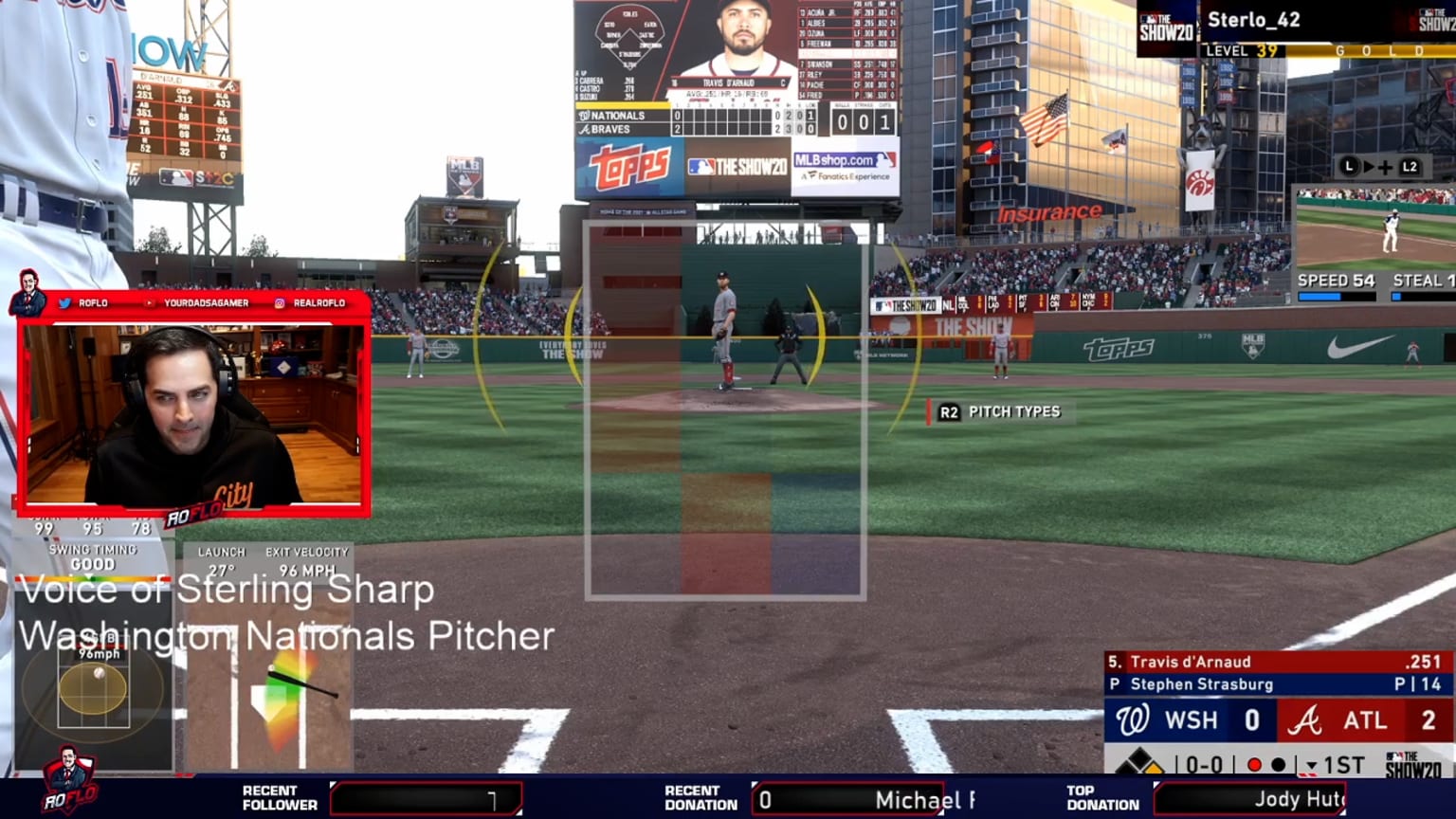Expand the 1ST inning dropdown arrow
The width and height of the screenshot is (1456, 819).
[1312, 764]
